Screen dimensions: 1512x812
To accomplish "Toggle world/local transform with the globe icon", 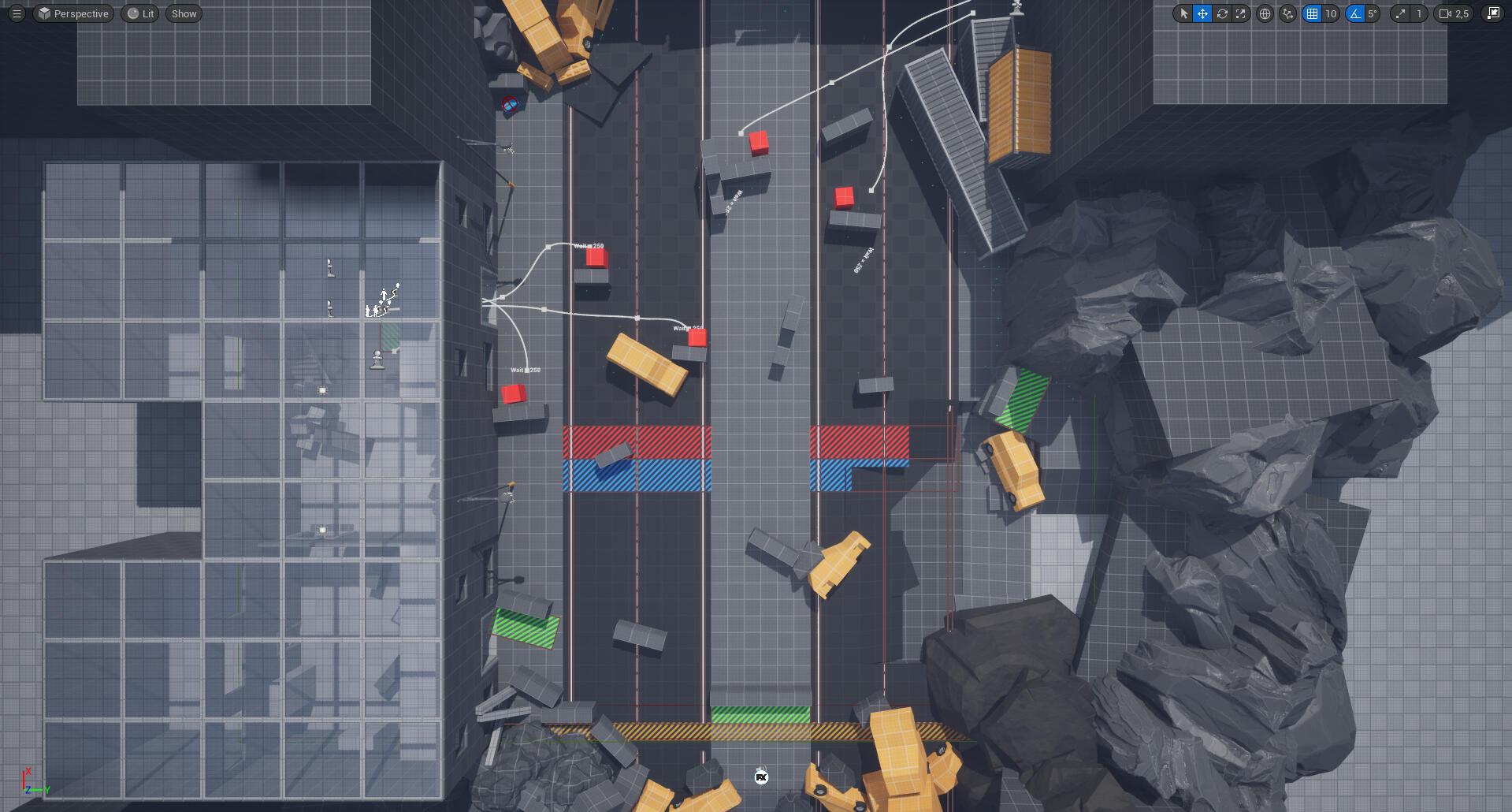I will pos(1265,13).
